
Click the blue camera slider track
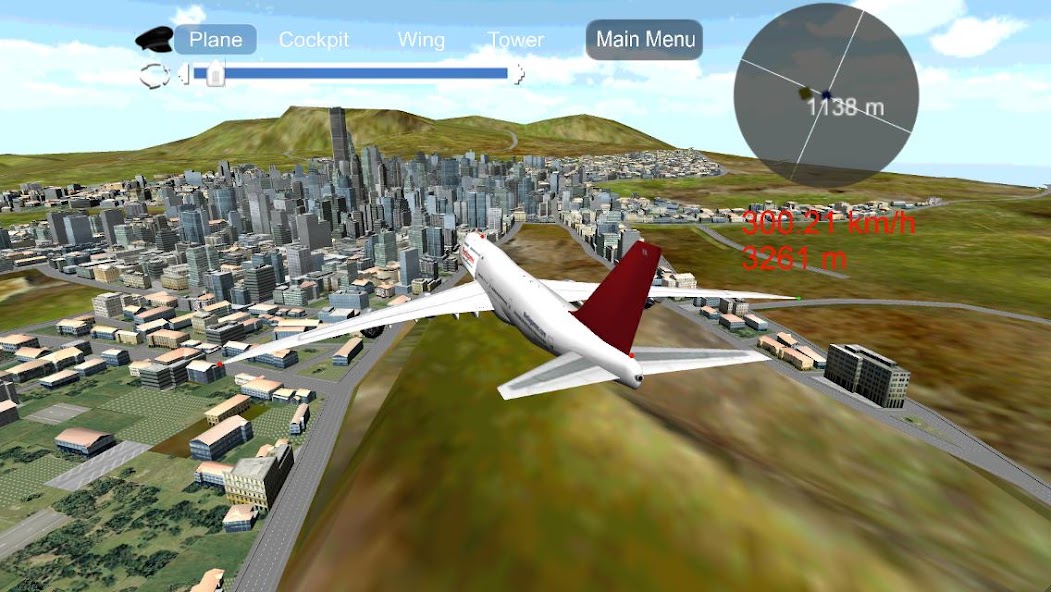pyautogui.click(x=360, y=73)
